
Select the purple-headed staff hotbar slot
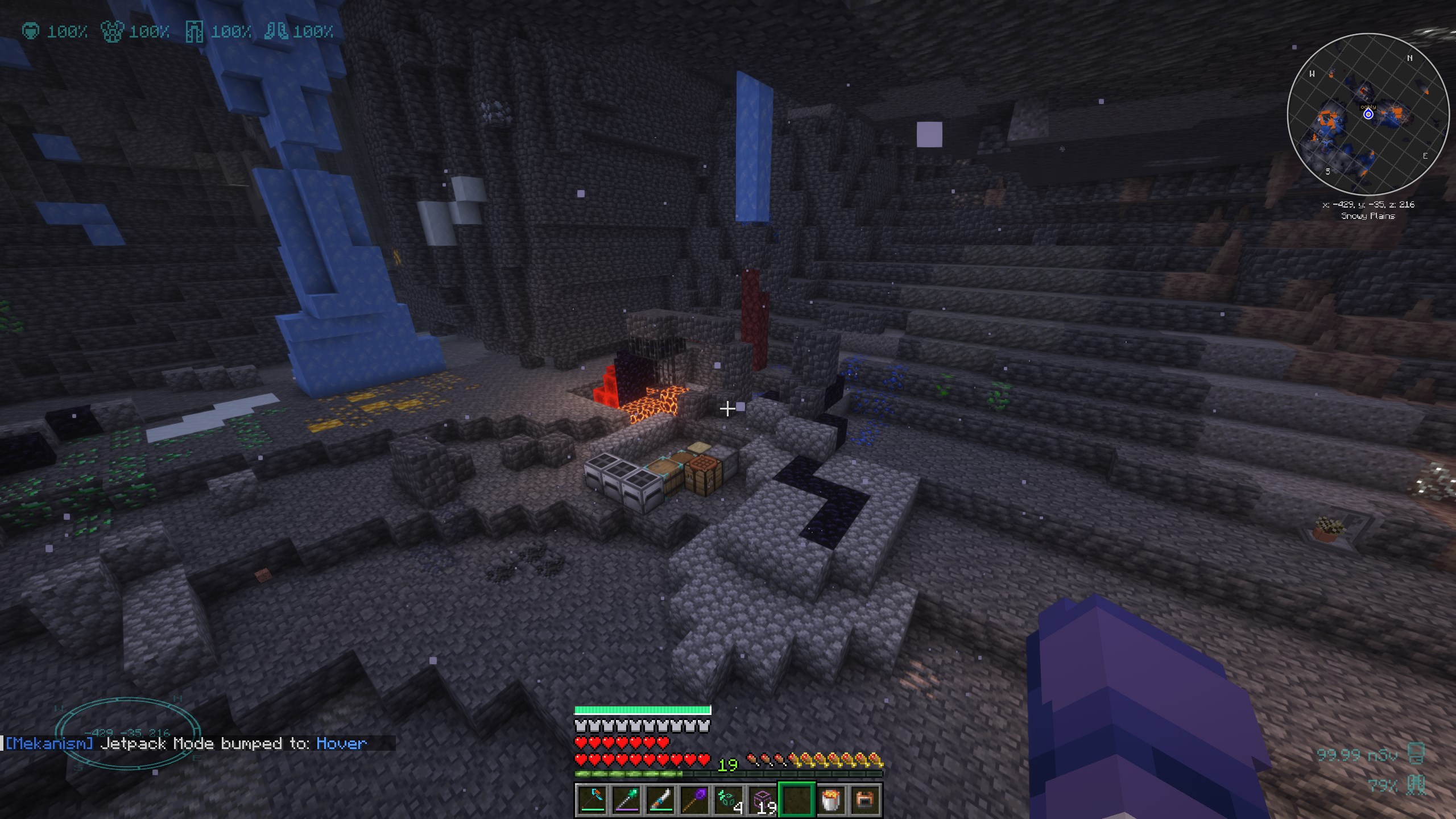point(694,800)
